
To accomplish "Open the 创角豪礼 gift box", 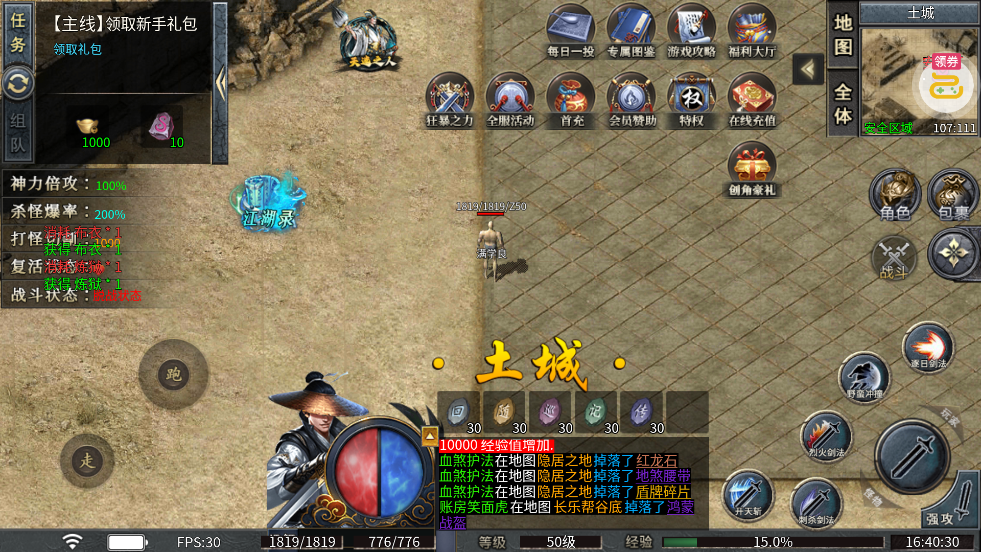I will click(x=752, y=167).
